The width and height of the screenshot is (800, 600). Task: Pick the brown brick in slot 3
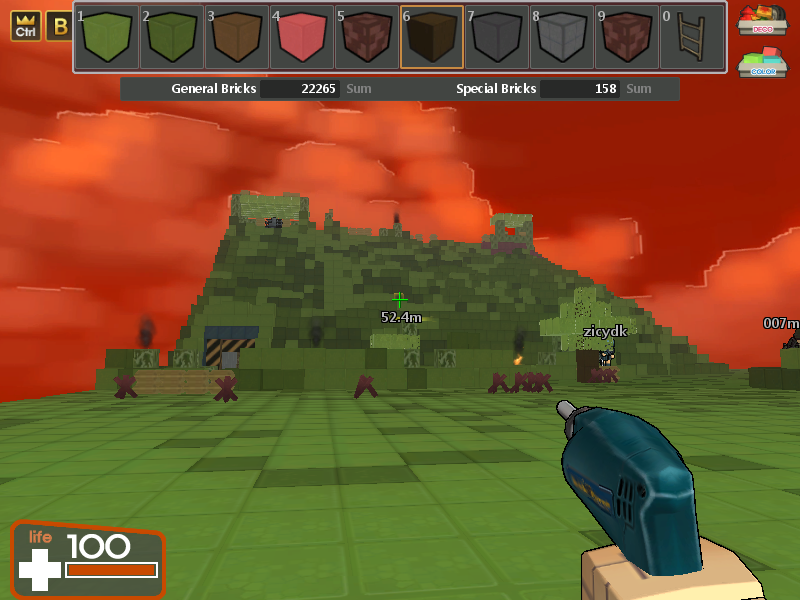236,37
